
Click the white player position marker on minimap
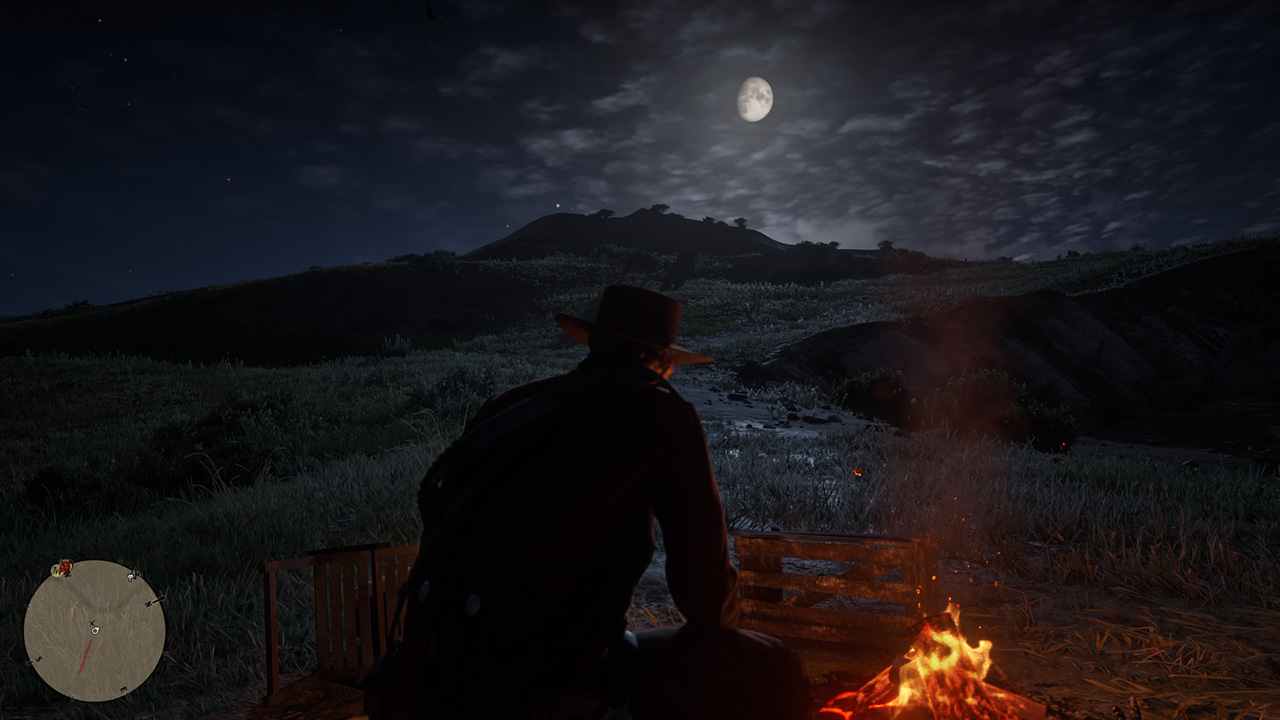click(x=95, y=631)
